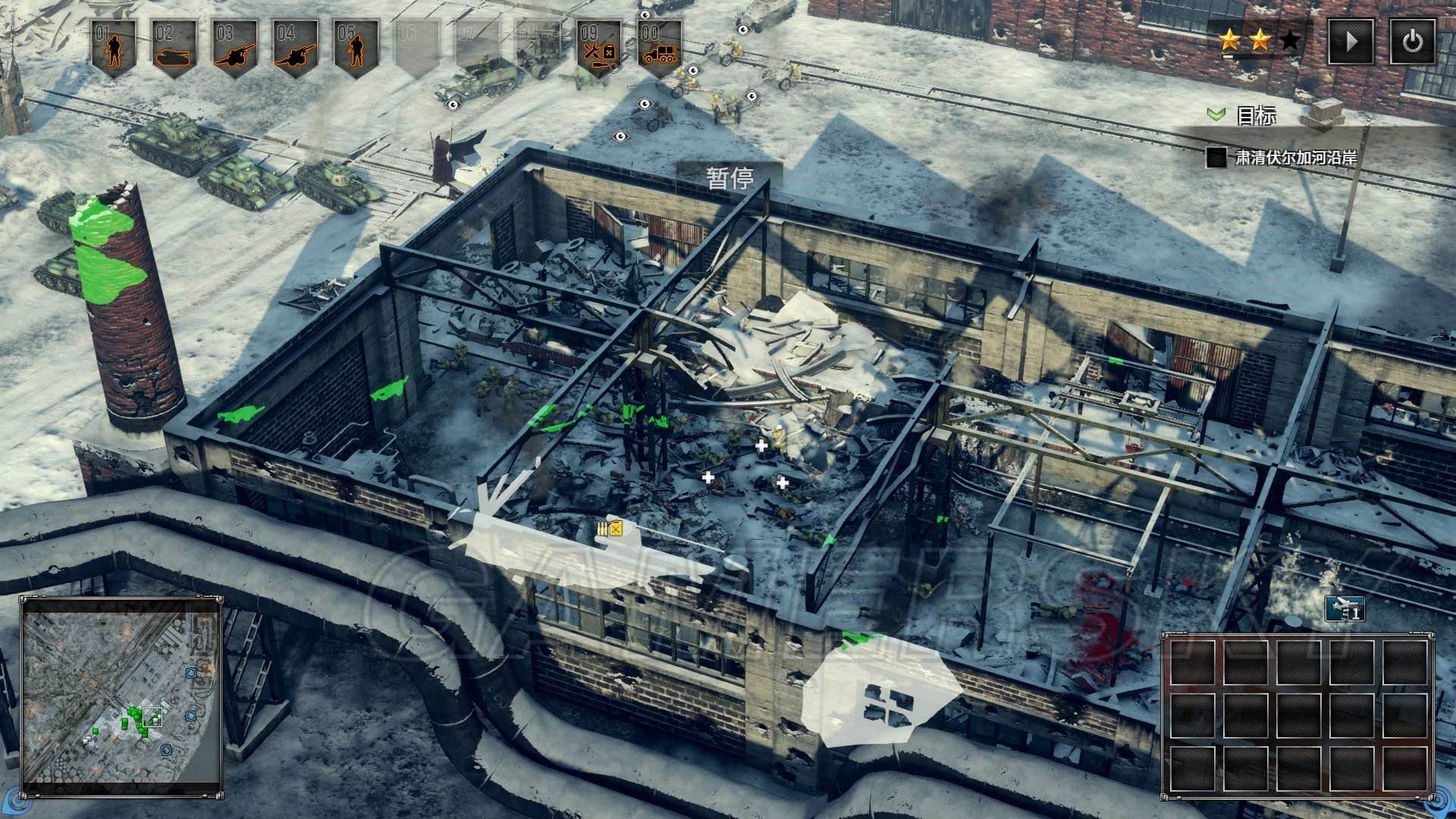This screenshot has width=1456, height=819.
Task: Select repair and supply group 09
Action: tap(599, 48)
